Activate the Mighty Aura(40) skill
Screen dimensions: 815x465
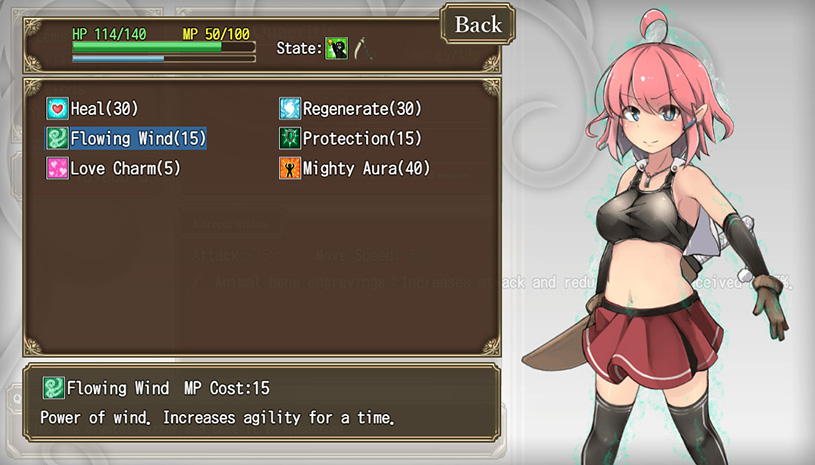[x=354, y=169]
